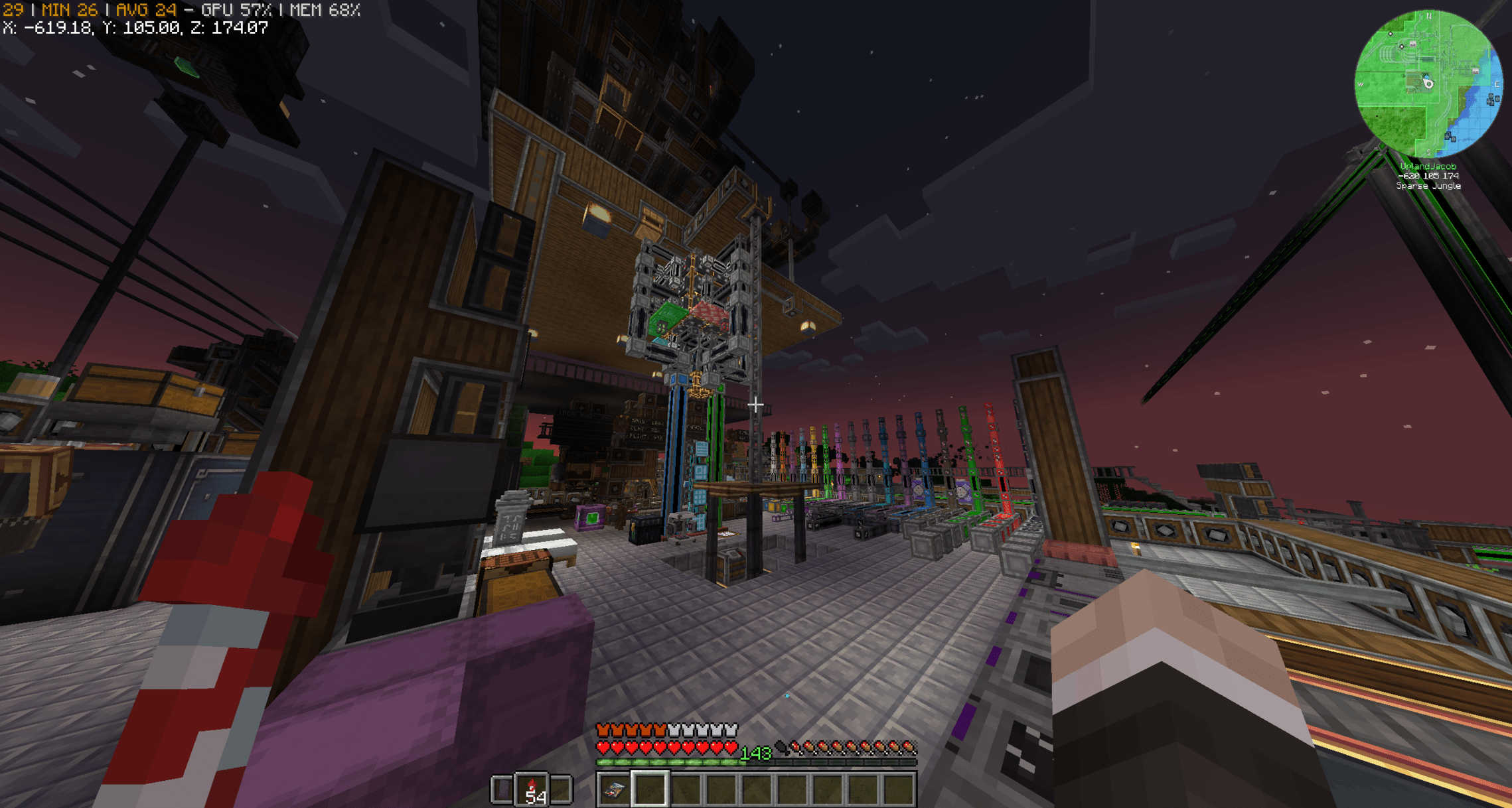Click the N compass marker on the minimap
Screen dimensions: 1512x808
point(1429,17)
